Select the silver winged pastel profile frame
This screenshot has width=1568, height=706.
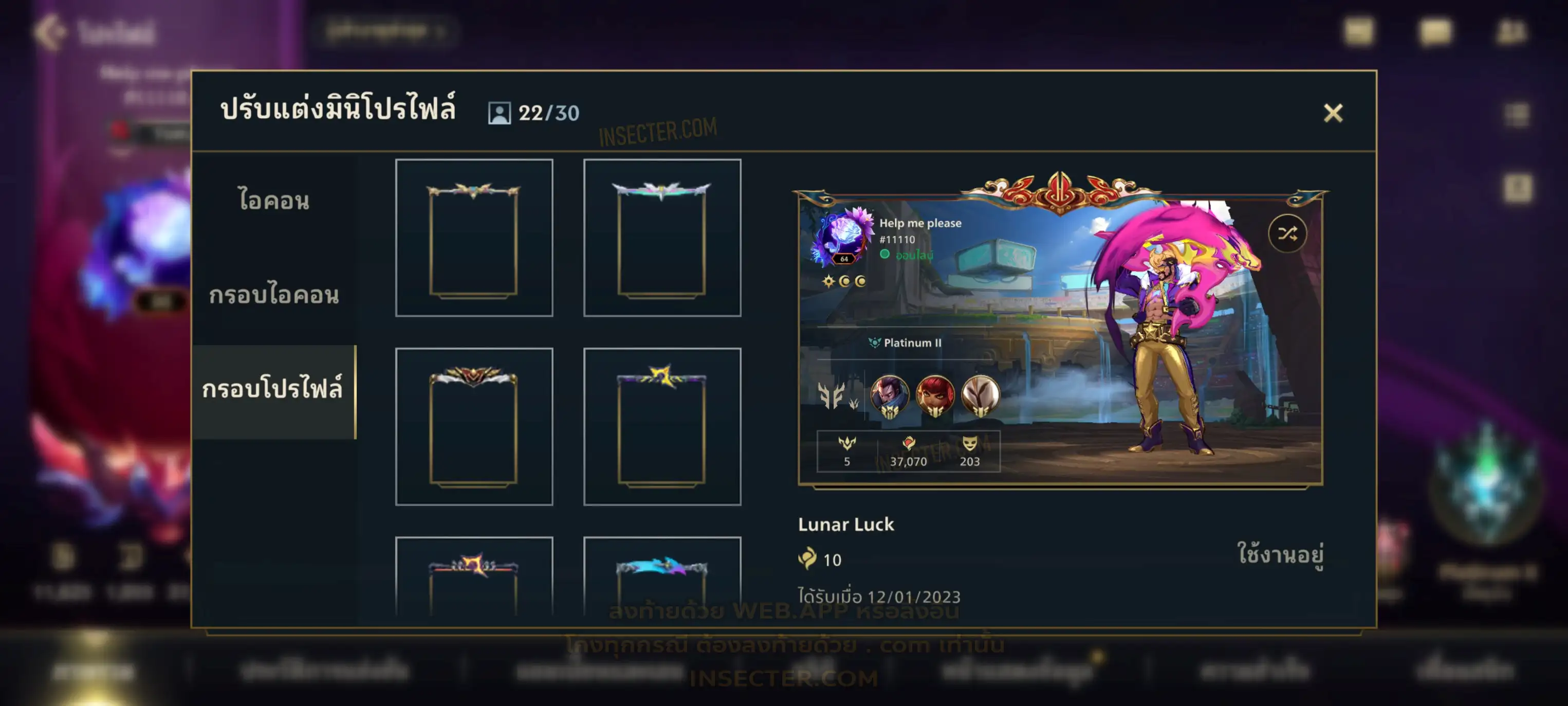[x=661, y=238]
